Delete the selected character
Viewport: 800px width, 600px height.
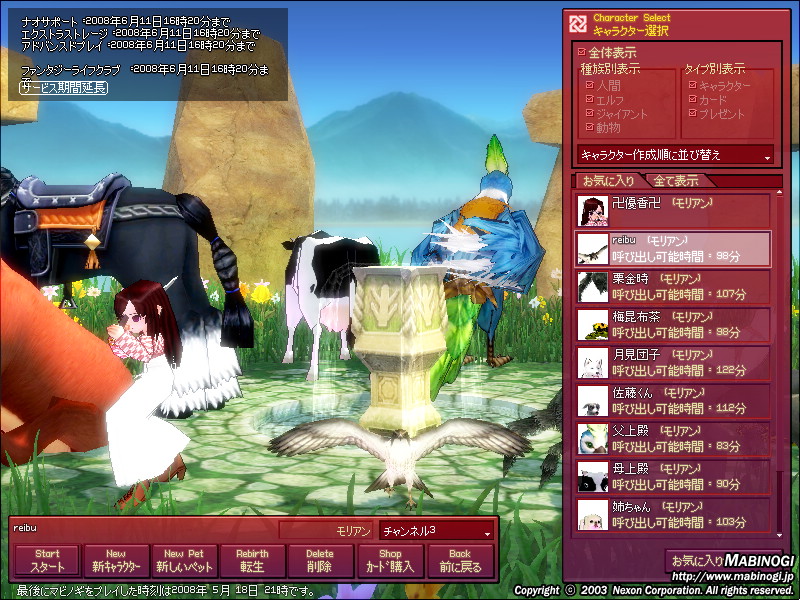tap(320, 560)
